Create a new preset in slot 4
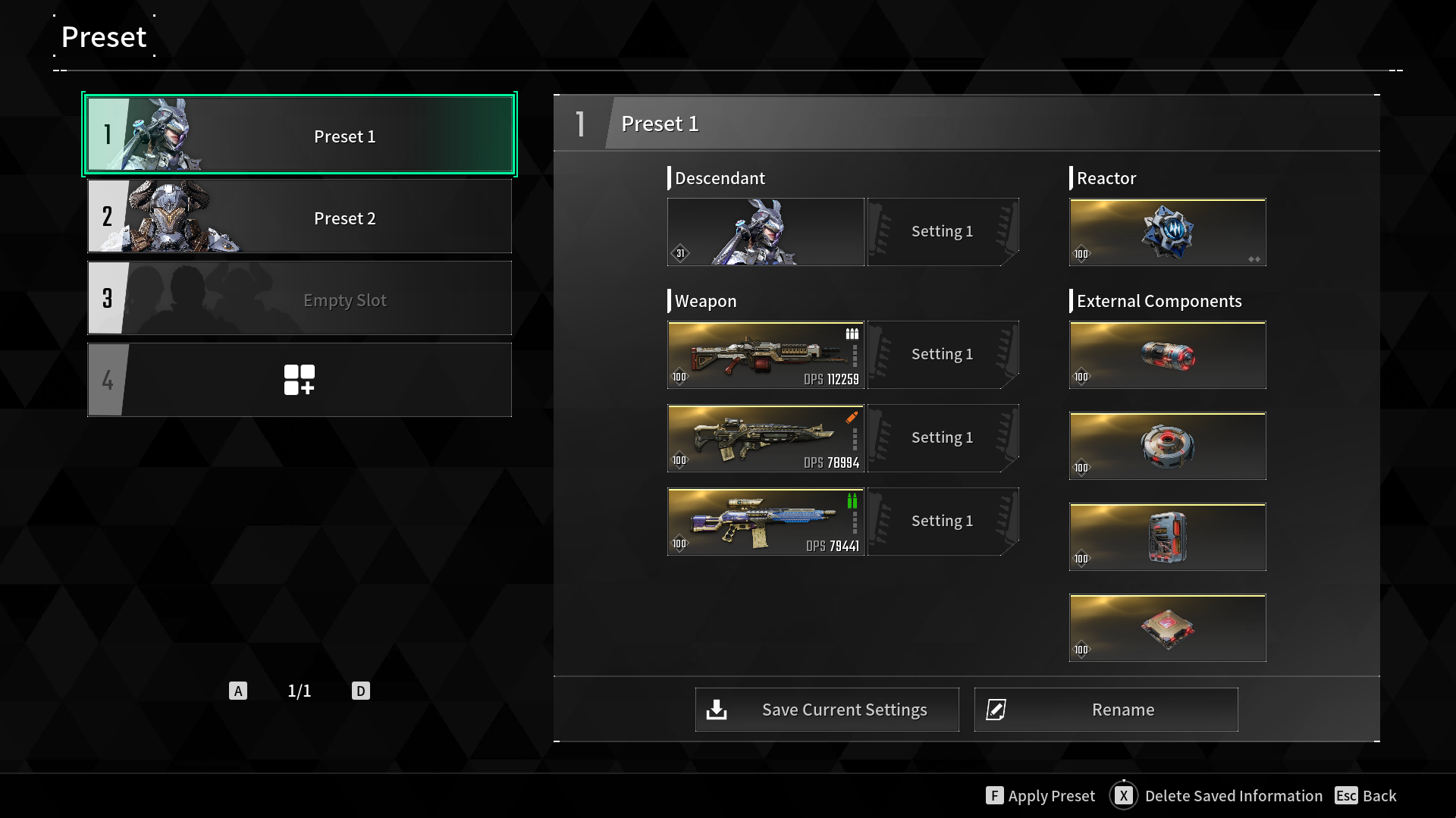The width and height of the screenshot is (1456, 818). (300, 379)
